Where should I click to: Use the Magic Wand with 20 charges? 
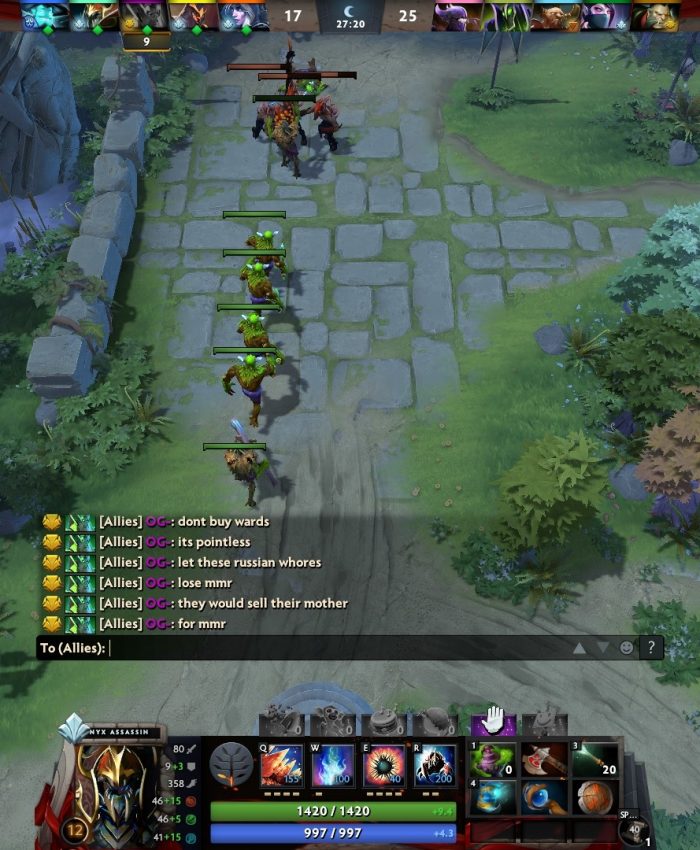tap(596, 759)
